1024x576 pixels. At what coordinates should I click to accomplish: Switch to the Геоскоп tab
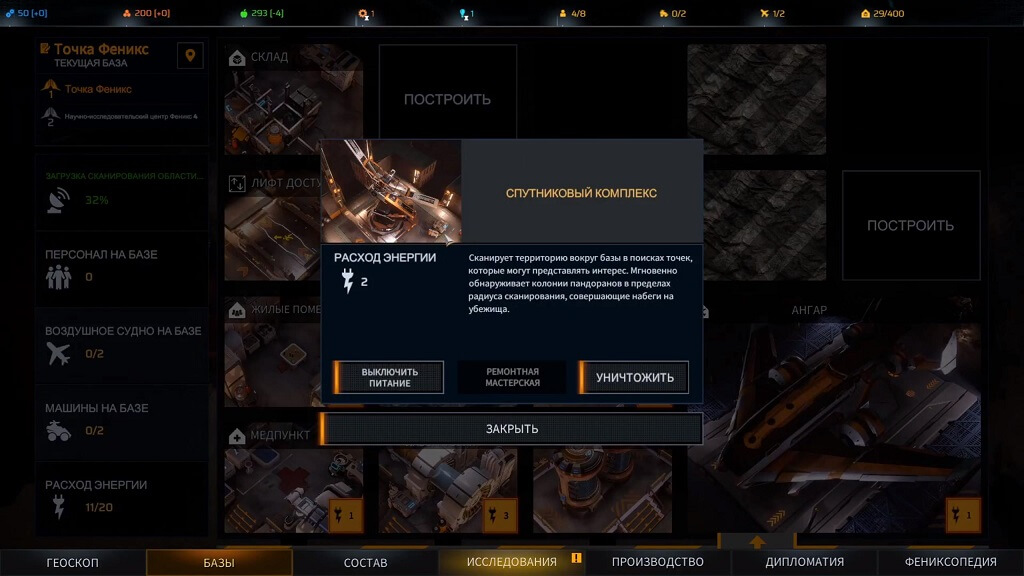click(x=73, y=562)
